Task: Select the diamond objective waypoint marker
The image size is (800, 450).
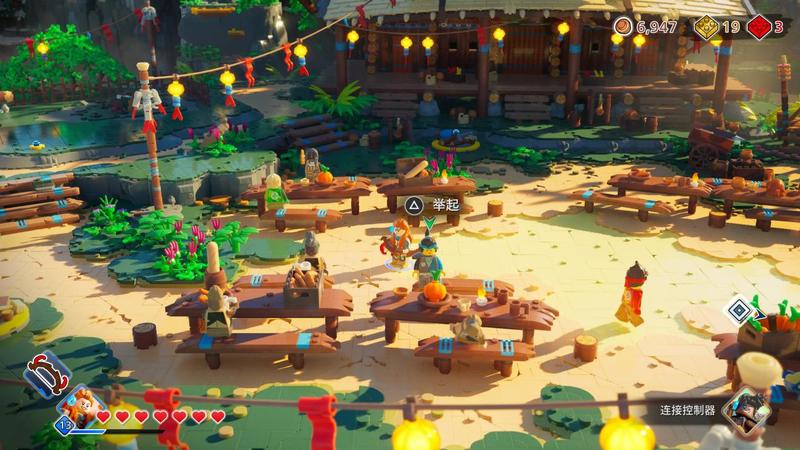Action: (738, 311)
